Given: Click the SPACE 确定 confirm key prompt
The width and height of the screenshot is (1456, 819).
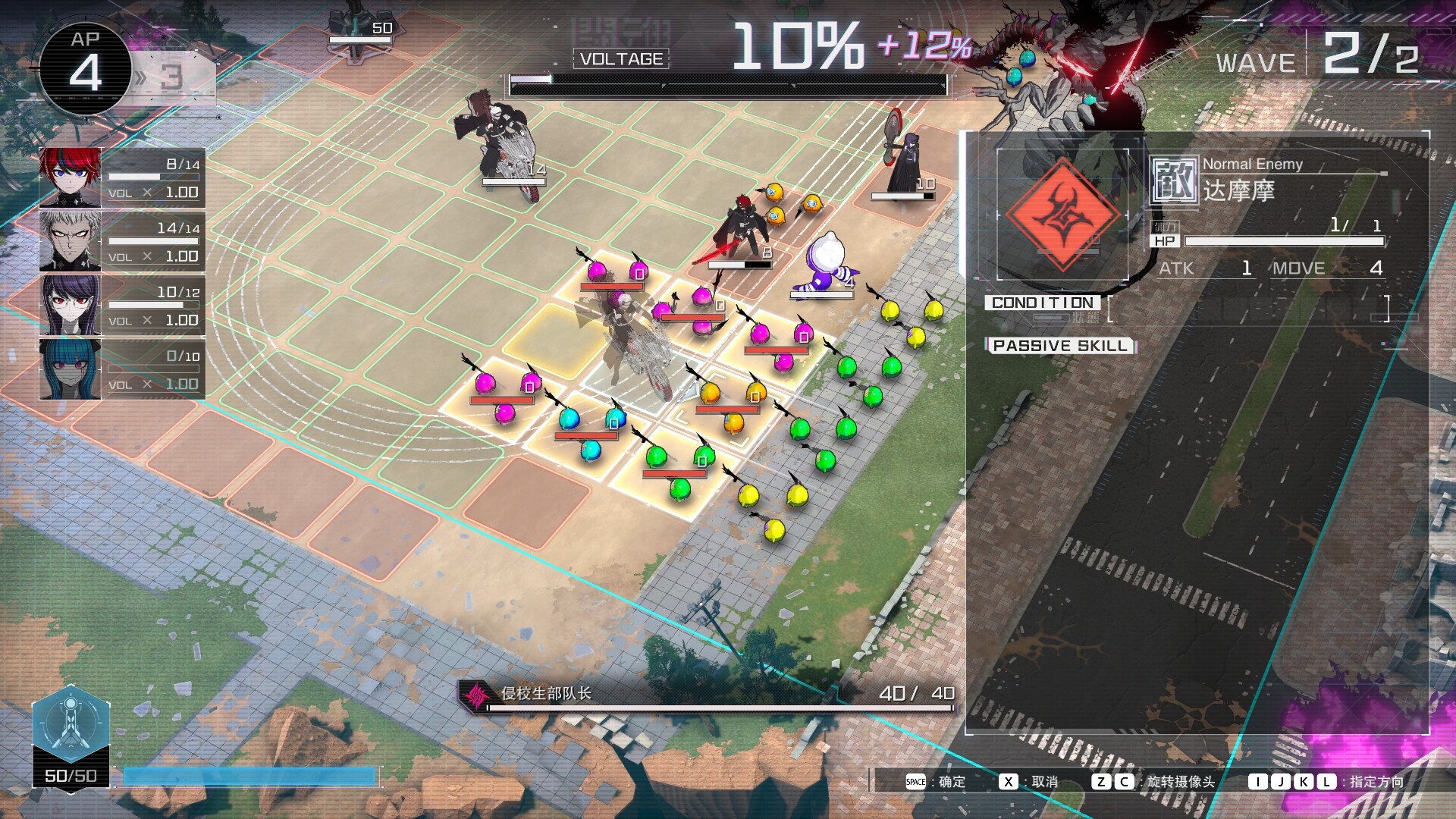Looking at the screenshot, I should click(x=915, y=781).
